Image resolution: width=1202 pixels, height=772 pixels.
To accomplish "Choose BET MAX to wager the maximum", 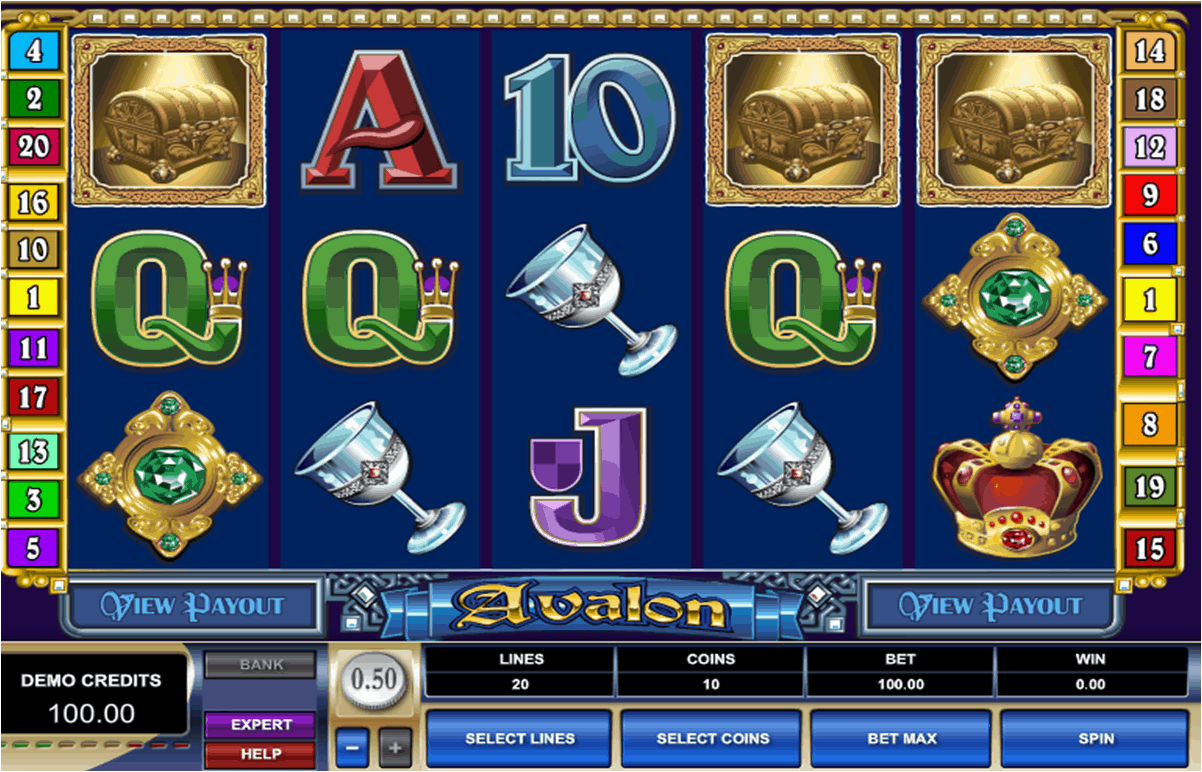I will 901,738.
